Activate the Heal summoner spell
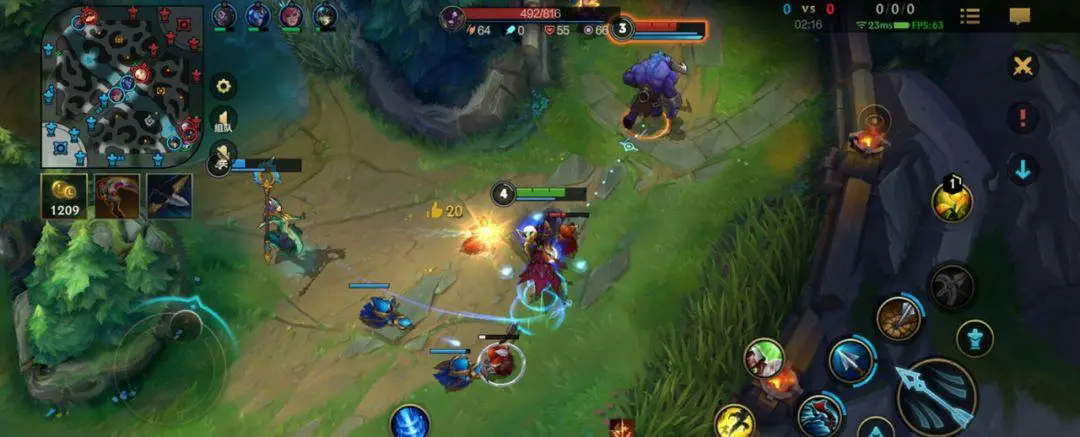The width and height of the screenshot is (1080, 437). (x=763, y=358)
